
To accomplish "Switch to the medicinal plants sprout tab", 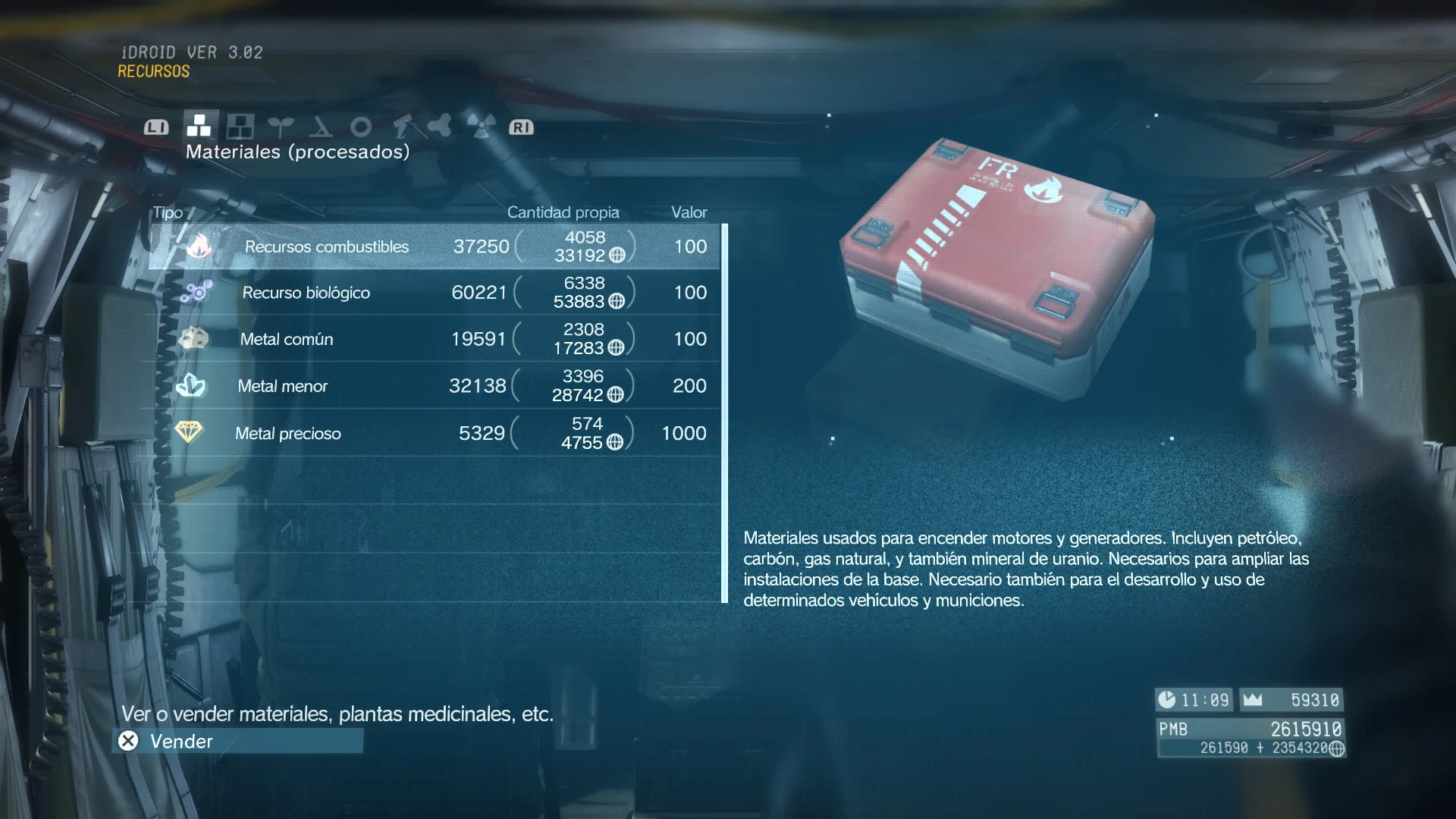I will (281, 126).
